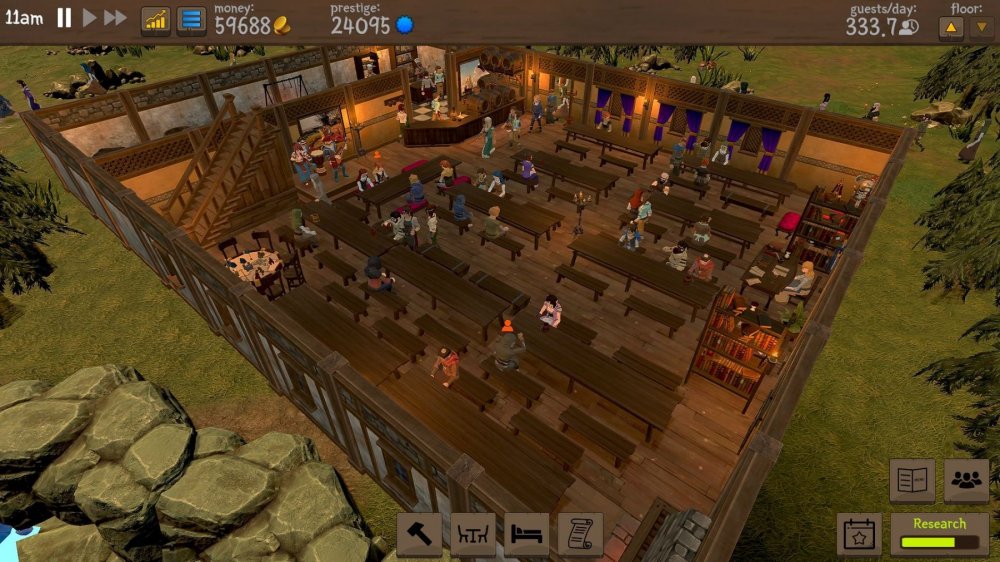
Task: Go down one floor
Action: click(x=981, y=27)
